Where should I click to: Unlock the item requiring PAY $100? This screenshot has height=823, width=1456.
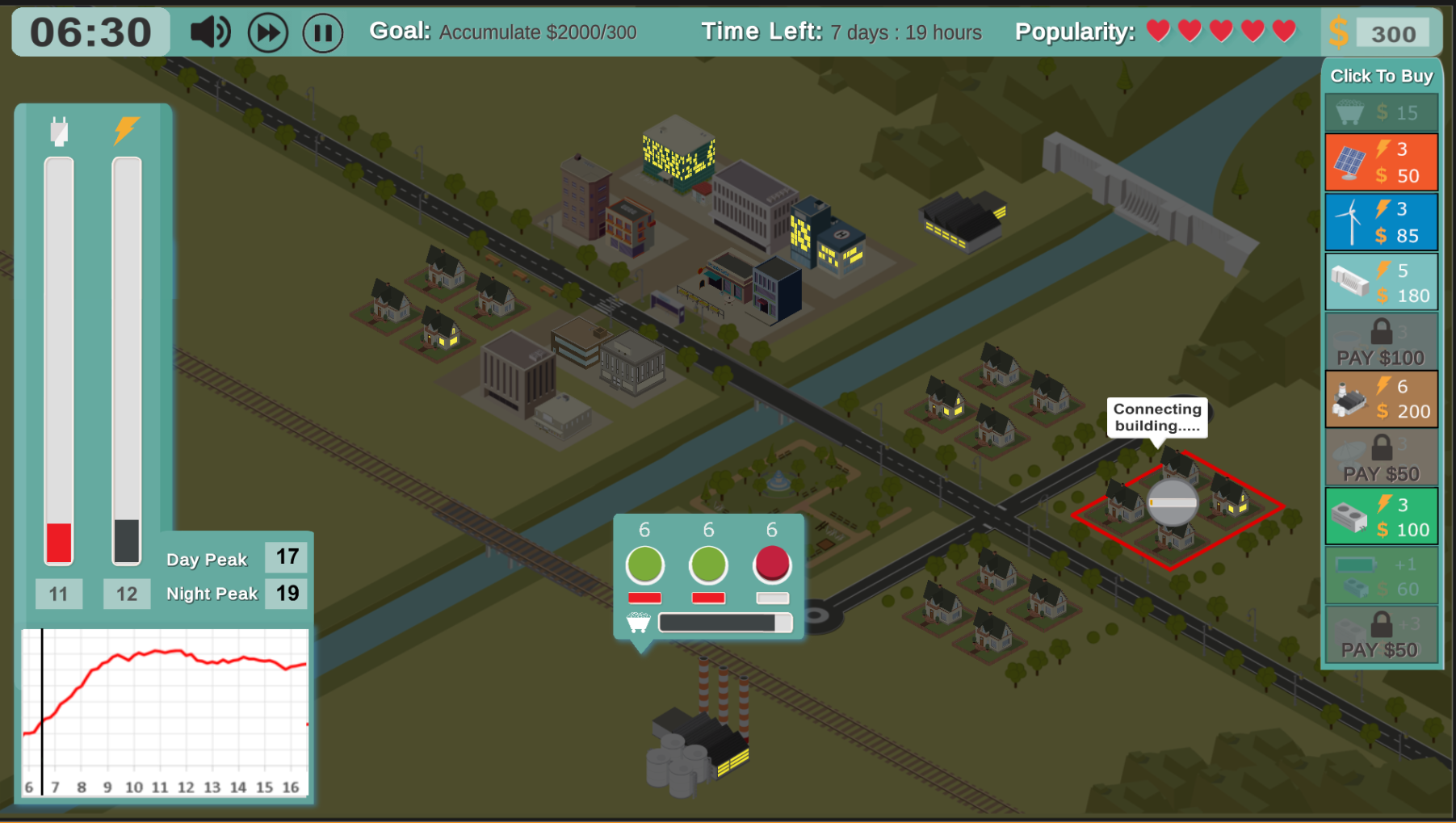pos(1380,341)
